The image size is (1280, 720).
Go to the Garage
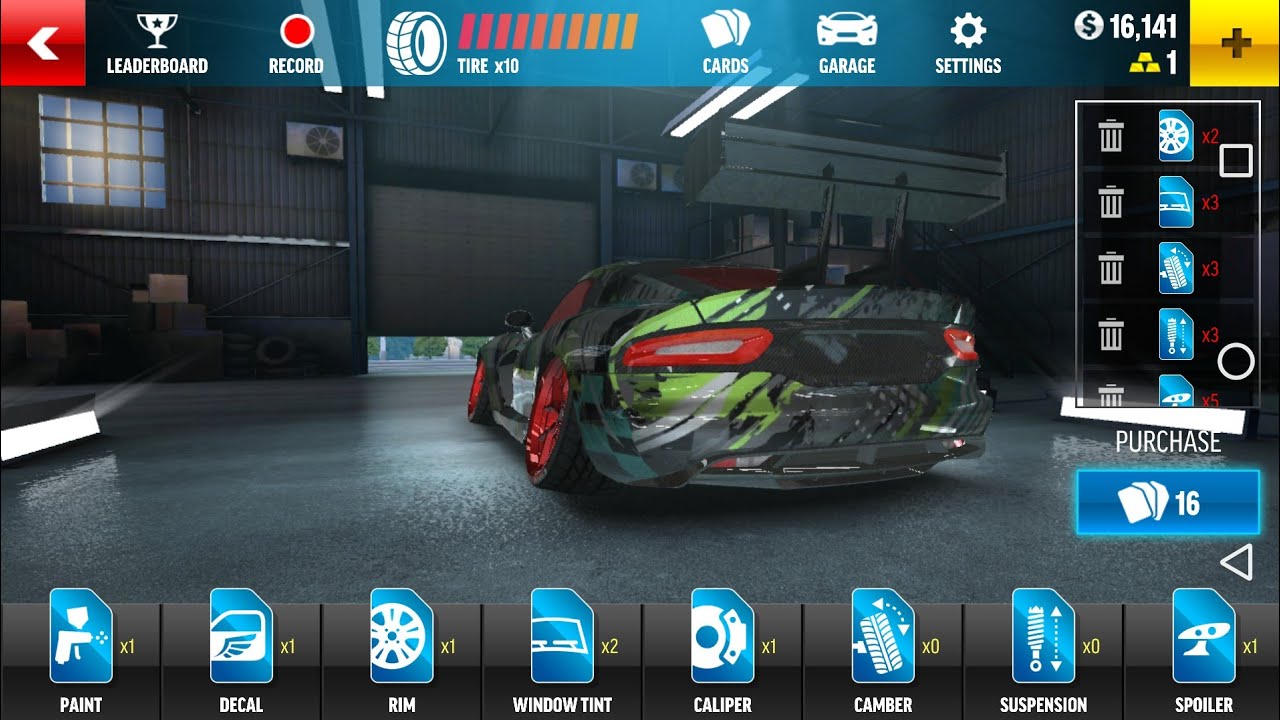tap(847, 45)
